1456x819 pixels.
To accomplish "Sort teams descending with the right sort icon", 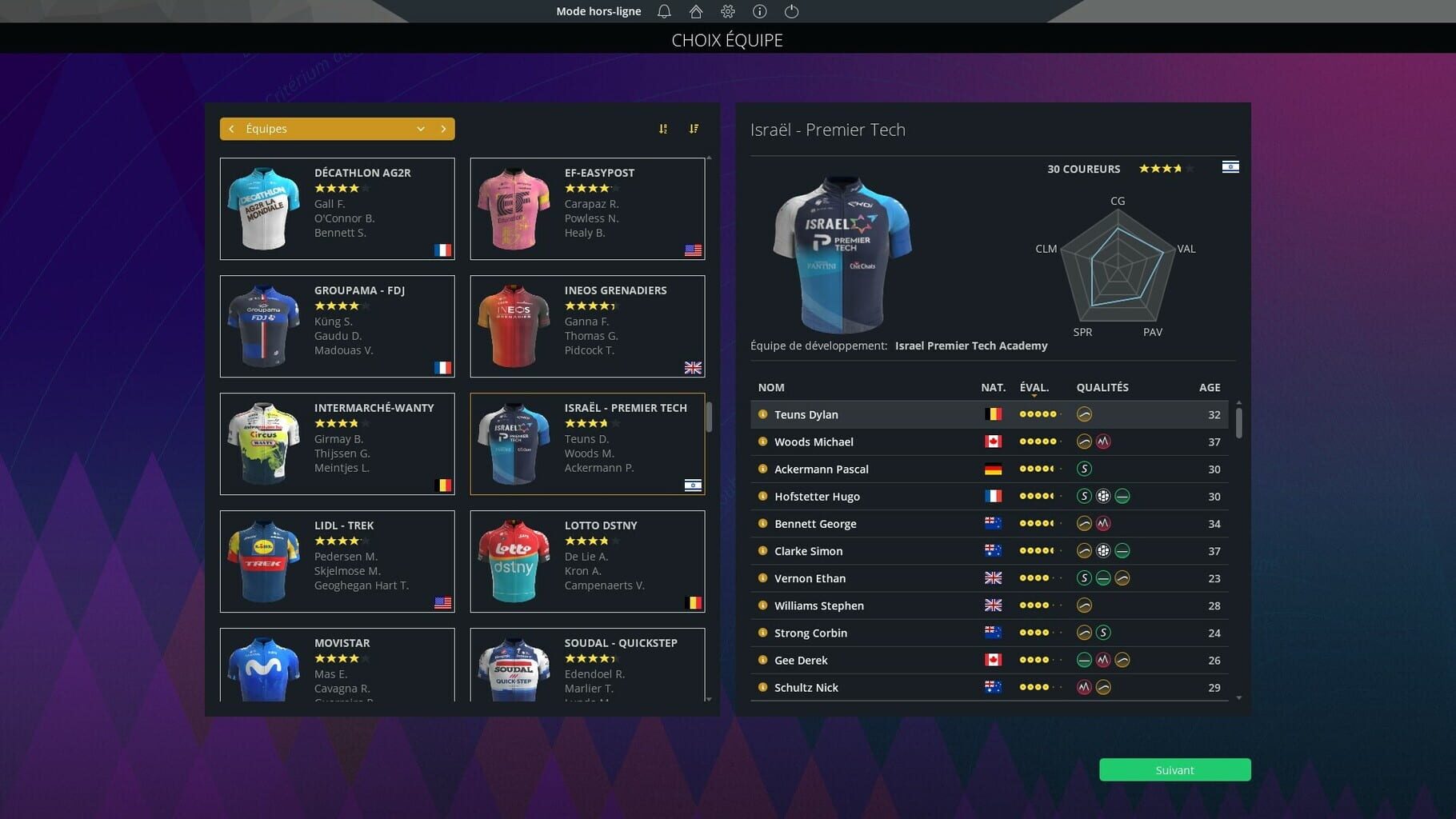I will click(693, 128).
